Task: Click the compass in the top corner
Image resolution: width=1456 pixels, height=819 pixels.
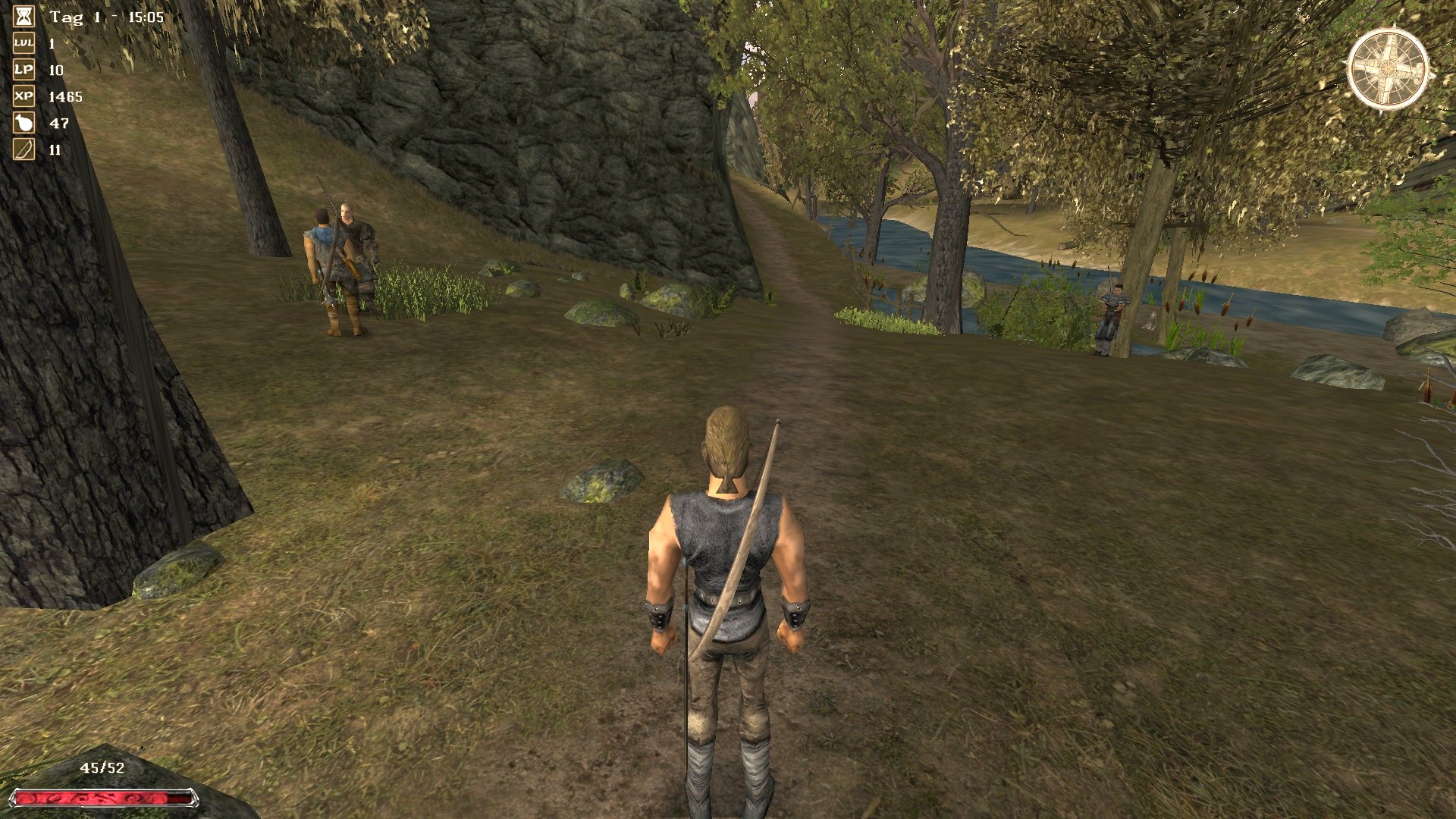Action: (1389, 69)
